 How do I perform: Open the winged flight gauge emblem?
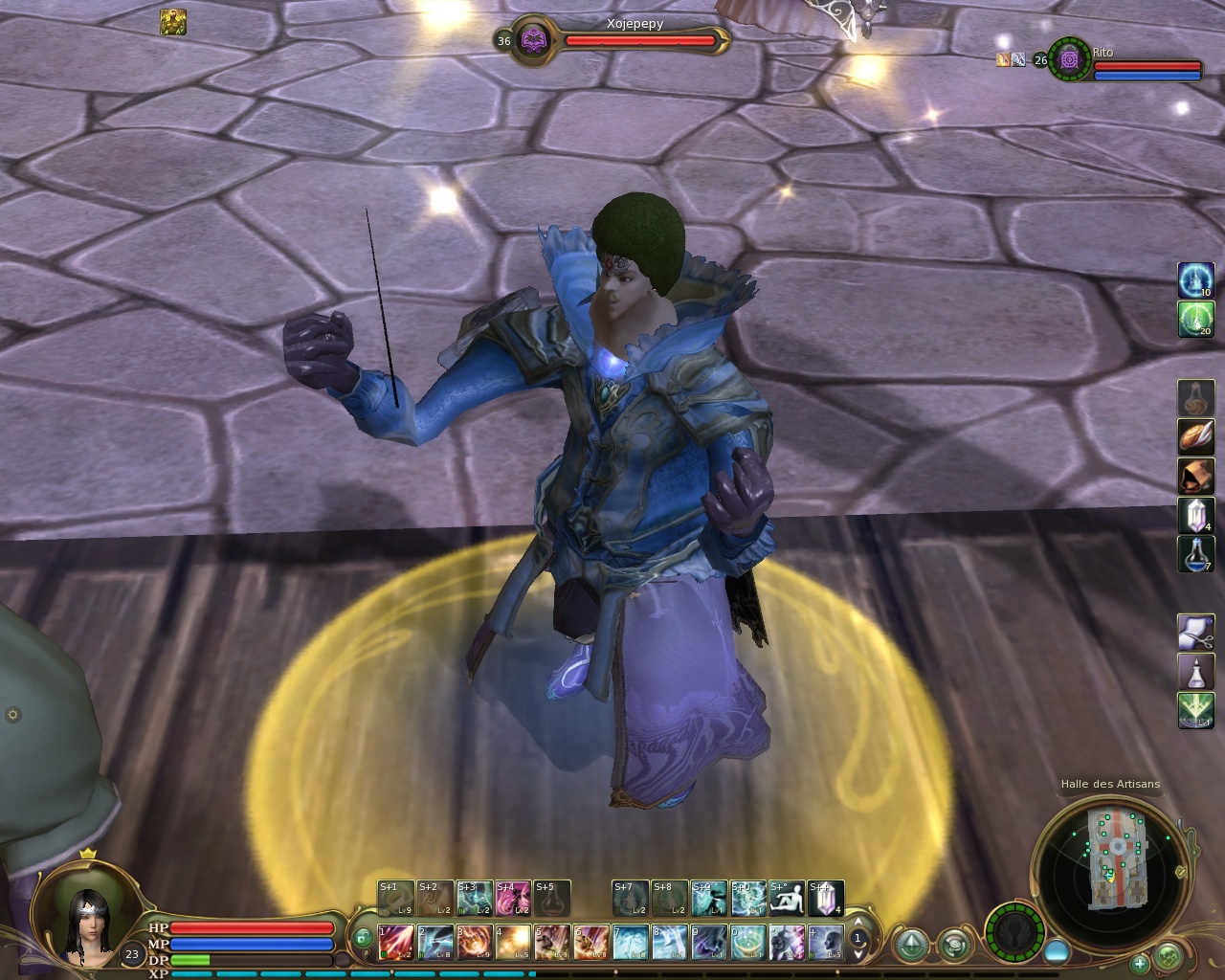point(1013,931)
